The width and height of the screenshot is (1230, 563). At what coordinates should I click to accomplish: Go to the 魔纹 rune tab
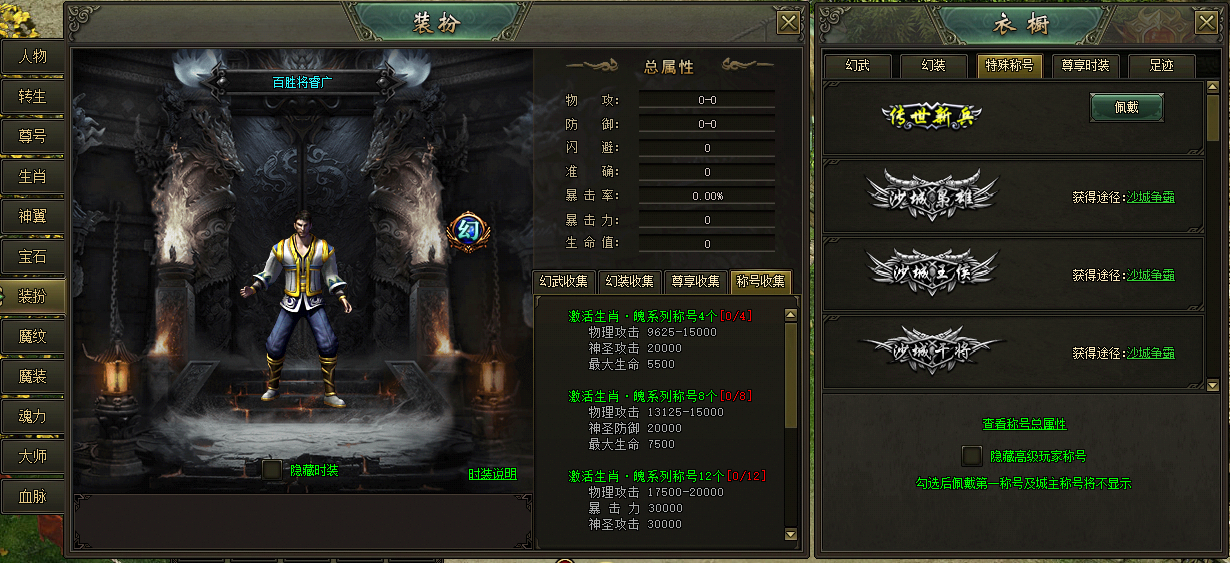[x=32, y=336]
